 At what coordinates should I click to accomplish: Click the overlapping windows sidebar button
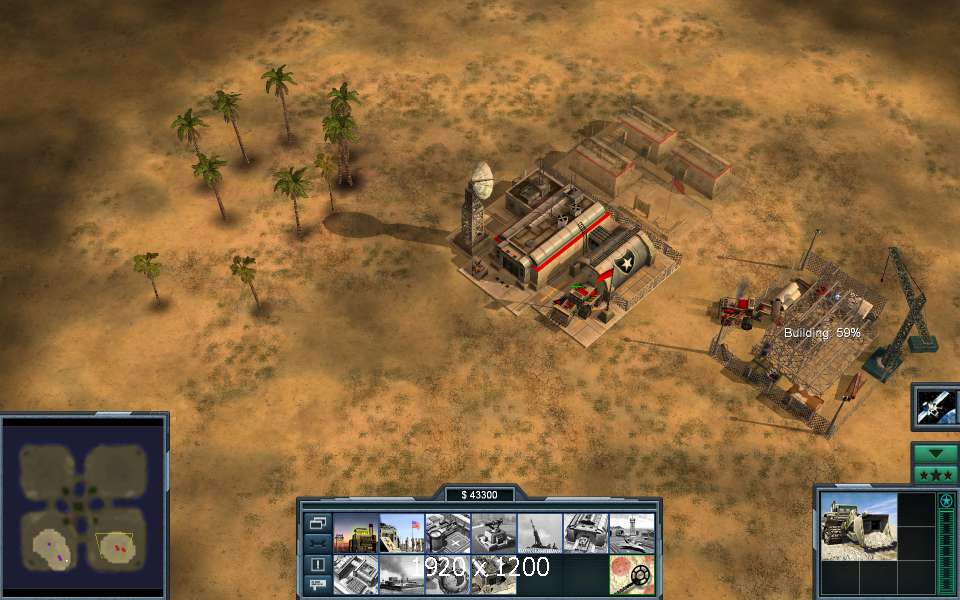tap(317, 523)
